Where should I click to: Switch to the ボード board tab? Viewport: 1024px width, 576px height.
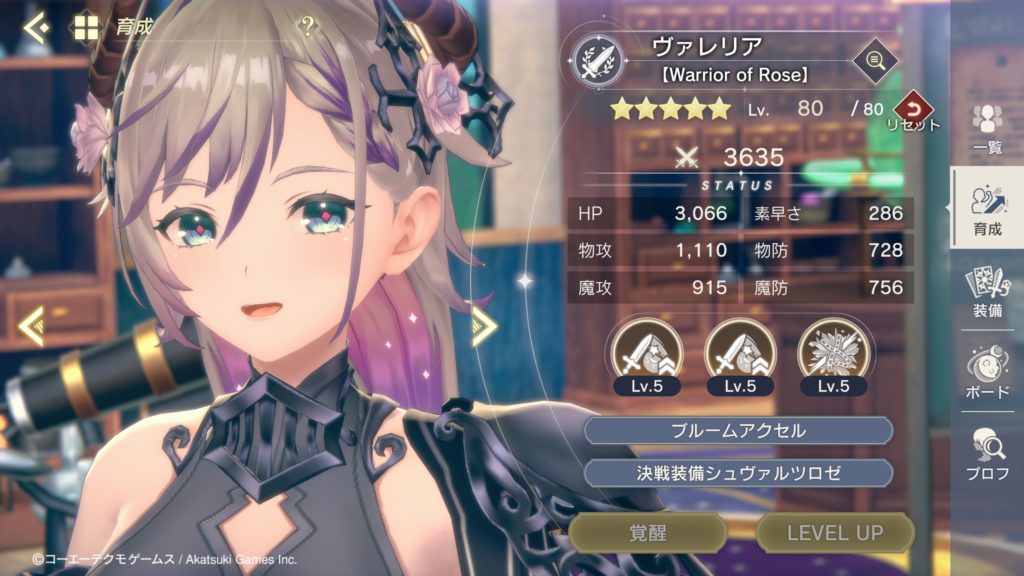[x=987, y=373]
